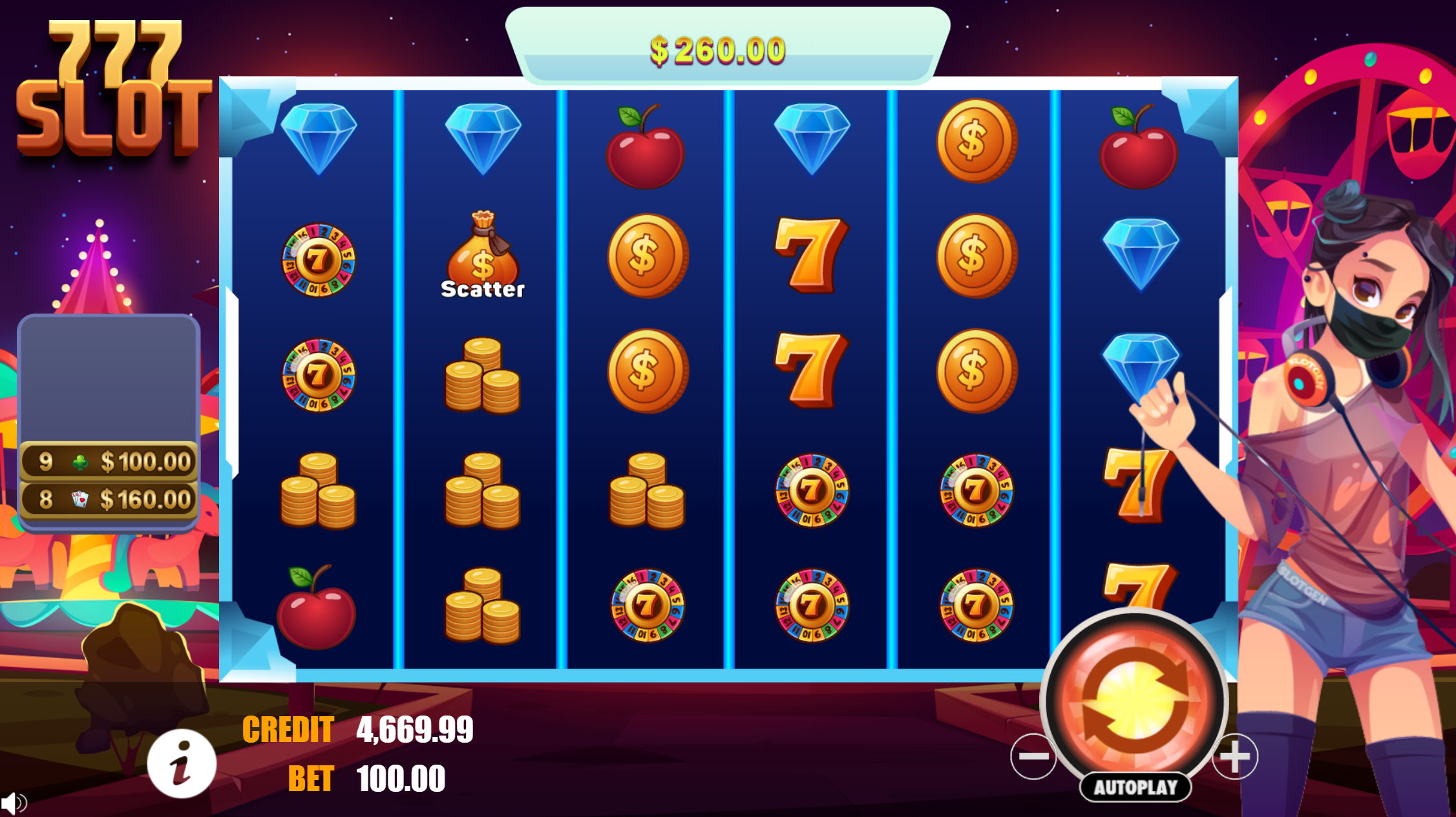Select the paytable row paying $100.00
1456x817 pixels.
(x=109, y=461)
